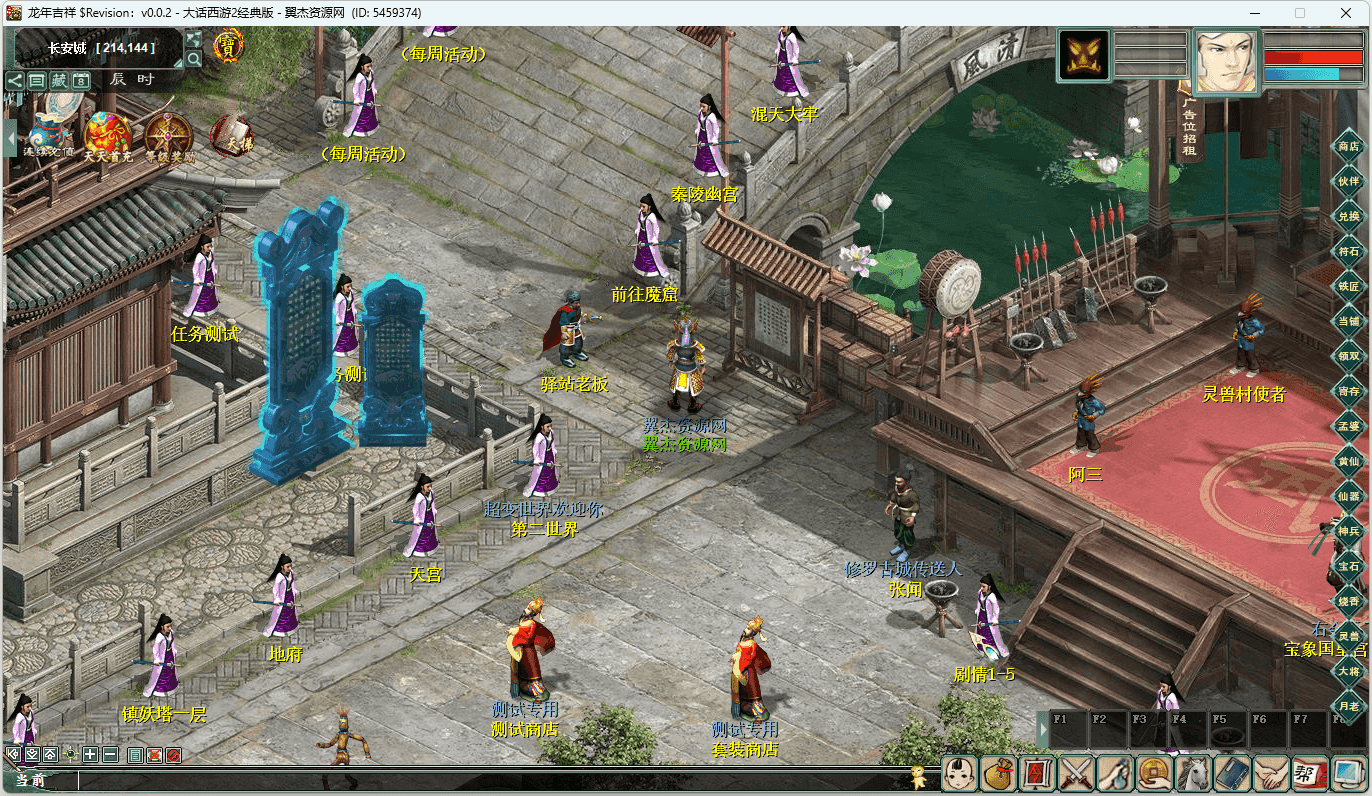Select the 伙伴 companion button
The width and height of the screenshot is (1372, 796).
click(x=1349, y=182)
